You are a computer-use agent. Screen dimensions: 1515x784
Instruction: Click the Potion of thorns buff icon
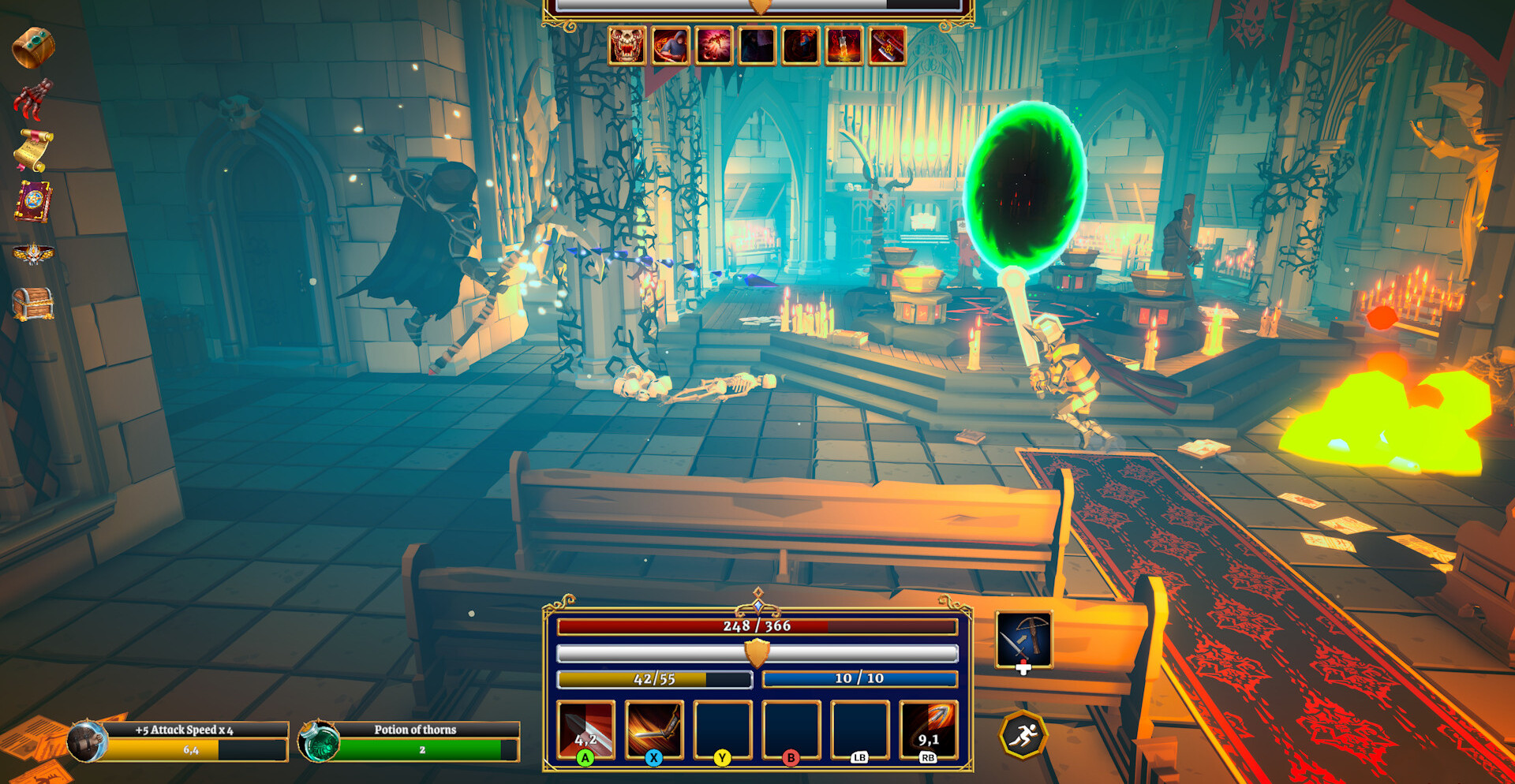(319, 741)
